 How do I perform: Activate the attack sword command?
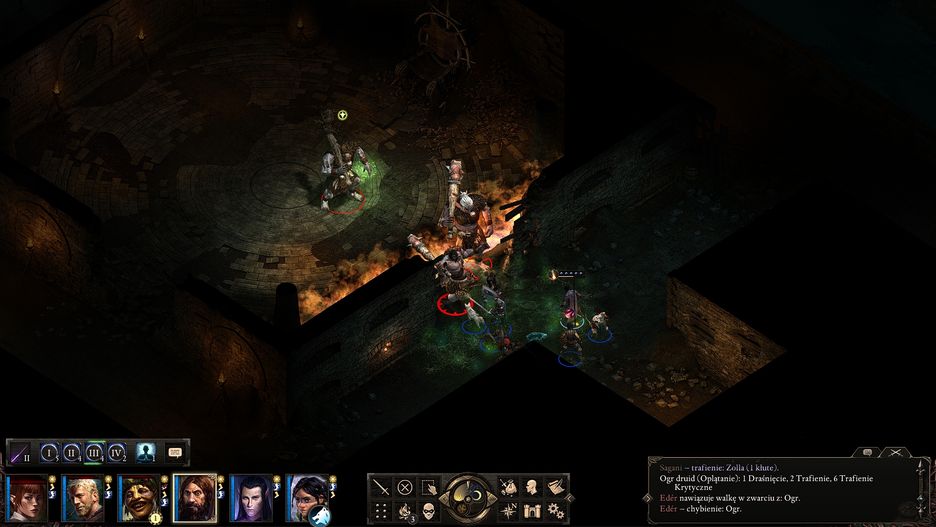pos(381,488)
